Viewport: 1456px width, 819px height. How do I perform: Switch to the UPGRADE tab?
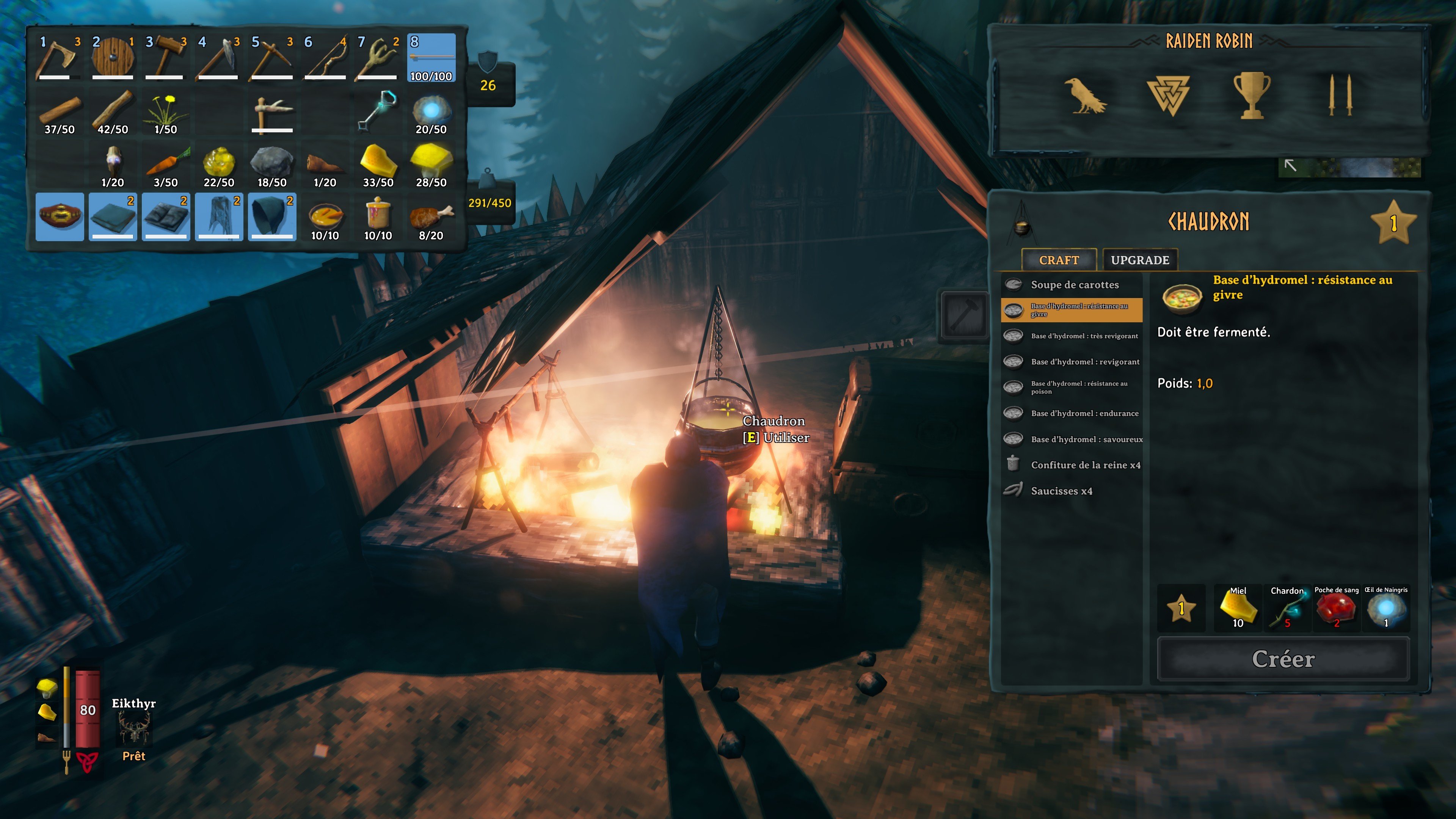(x=1139, y=259)
